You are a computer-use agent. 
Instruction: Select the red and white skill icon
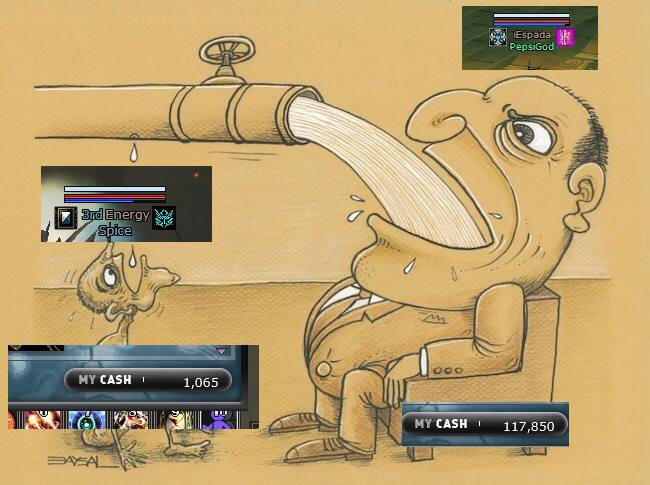129,420
